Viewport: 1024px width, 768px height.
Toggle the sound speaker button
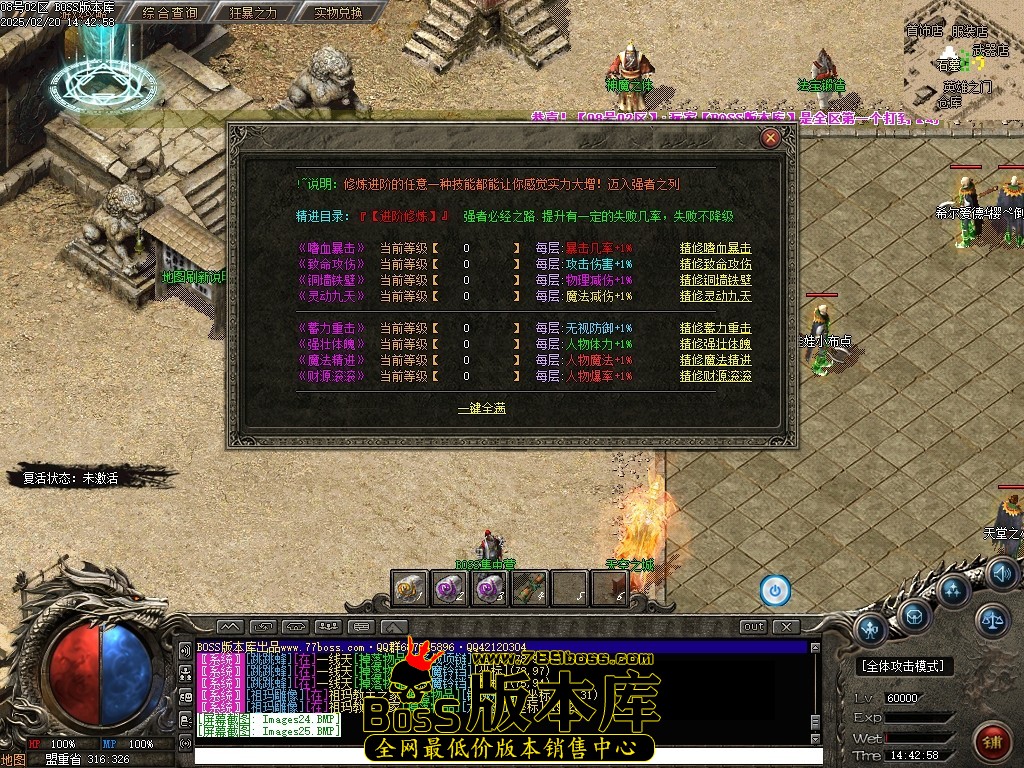(1001, 573)
